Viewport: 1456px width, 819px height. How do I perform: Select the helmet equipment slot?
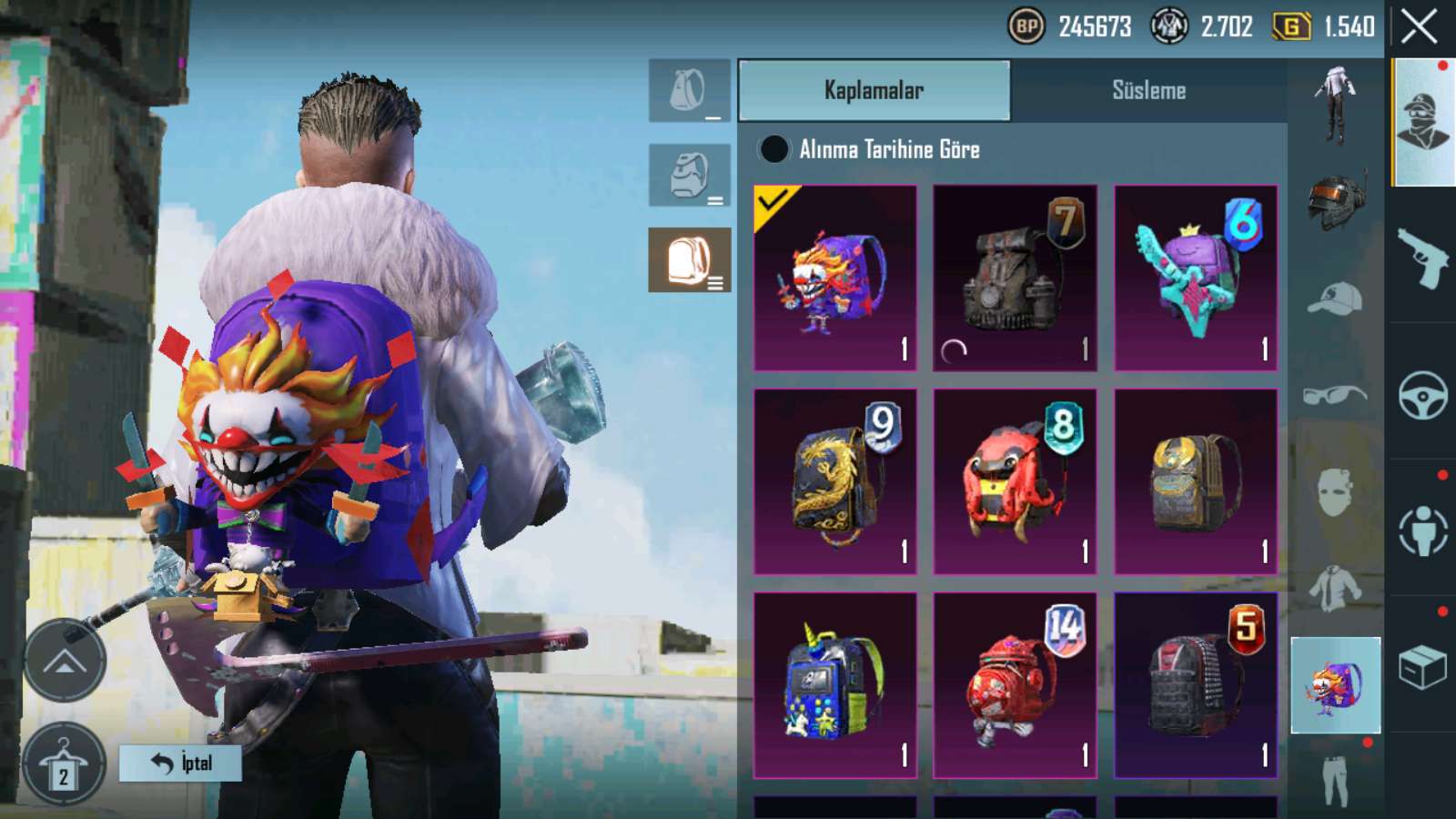point(1335,199)
